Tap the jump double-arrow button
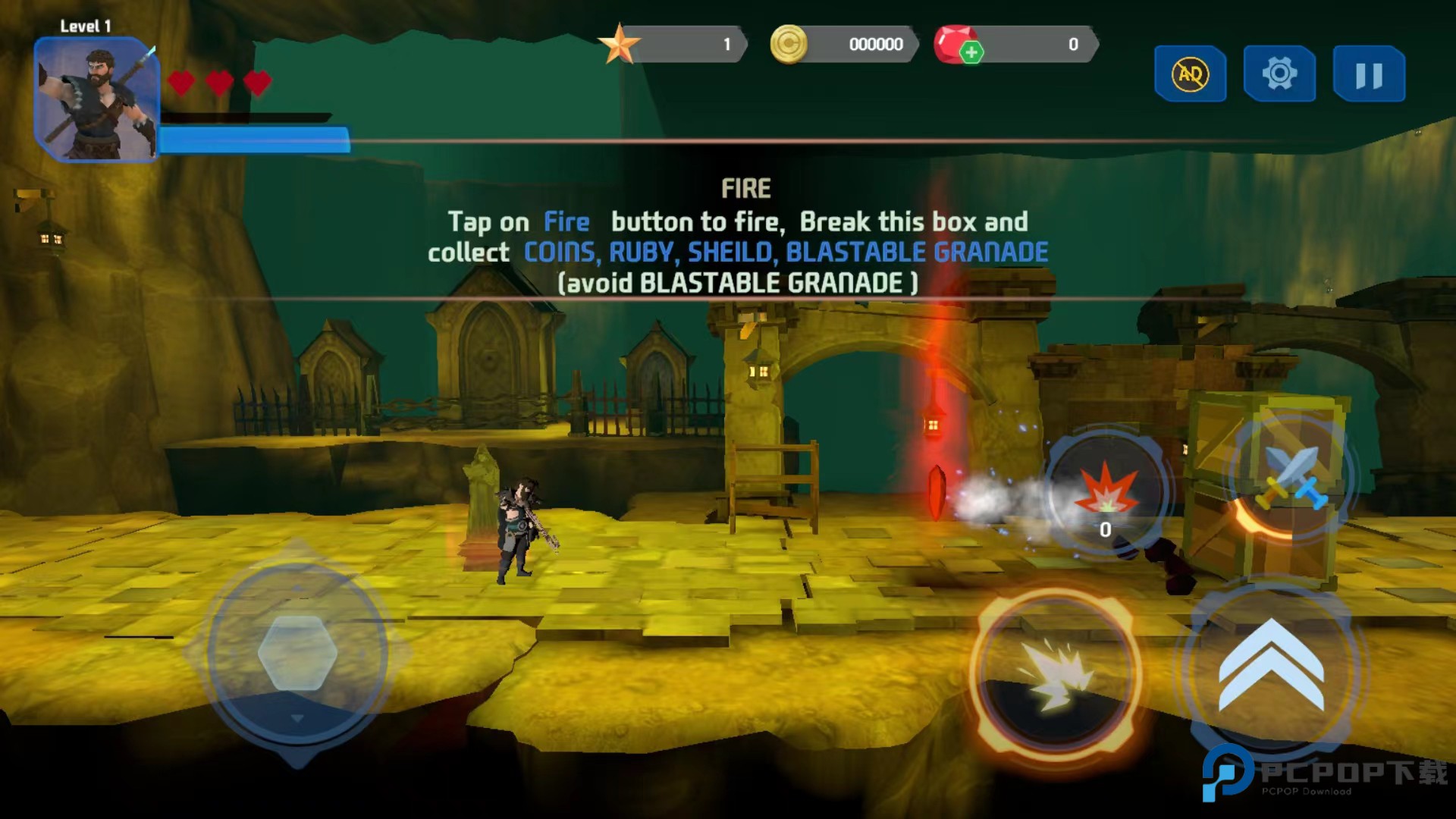This screenshot has height=819, width=1456. (1271, 667)
